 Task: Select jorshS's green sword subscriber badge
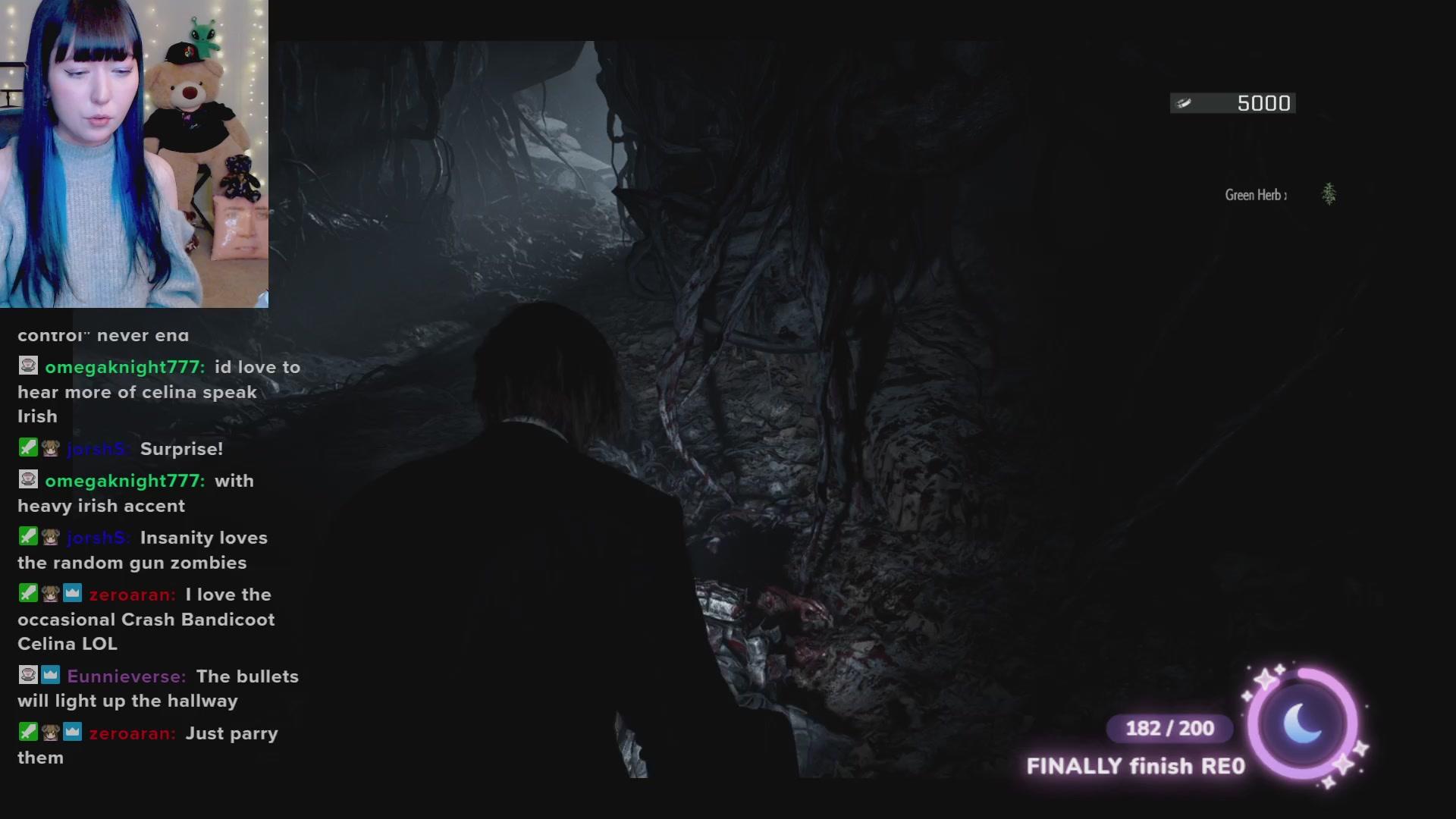(27, 447)
